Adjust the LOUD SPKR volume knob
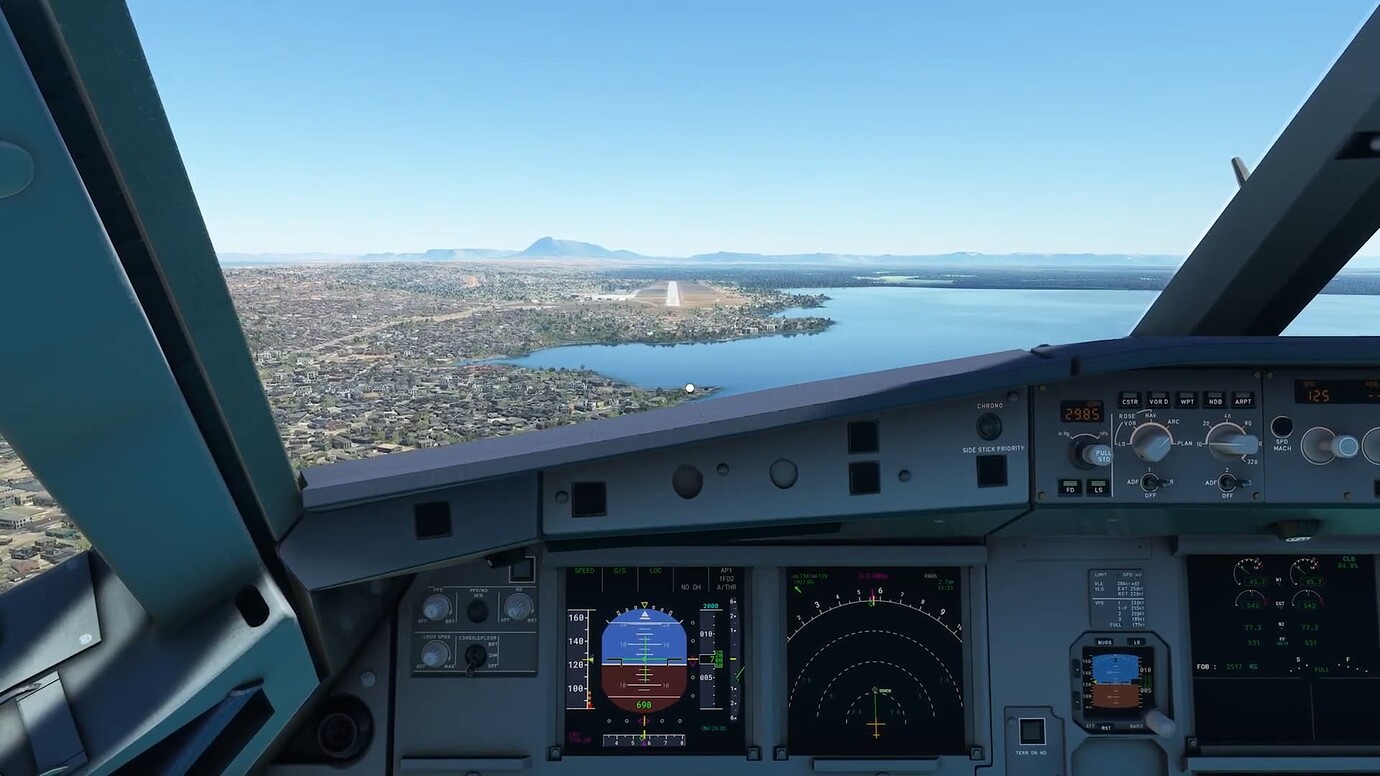1380x776 pixels. point(433,655)
